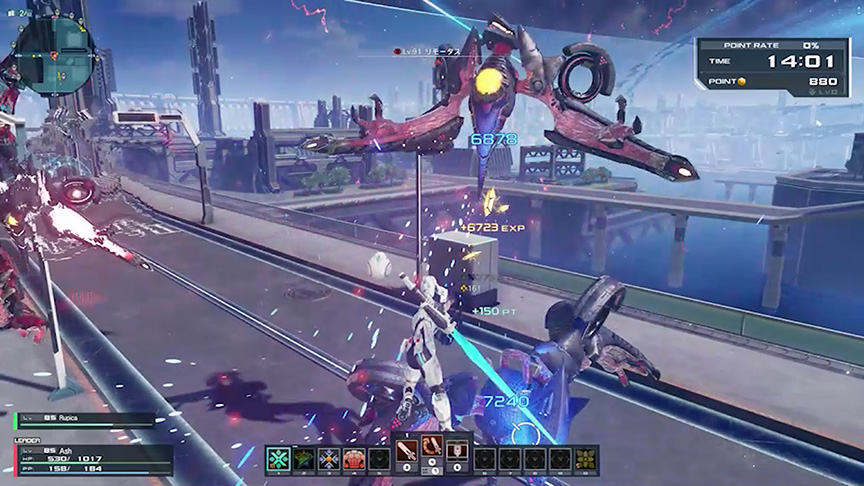Screen dimensions: 864x486
Task: Activate the green arrow skill slot
Action: click(303, 458)
